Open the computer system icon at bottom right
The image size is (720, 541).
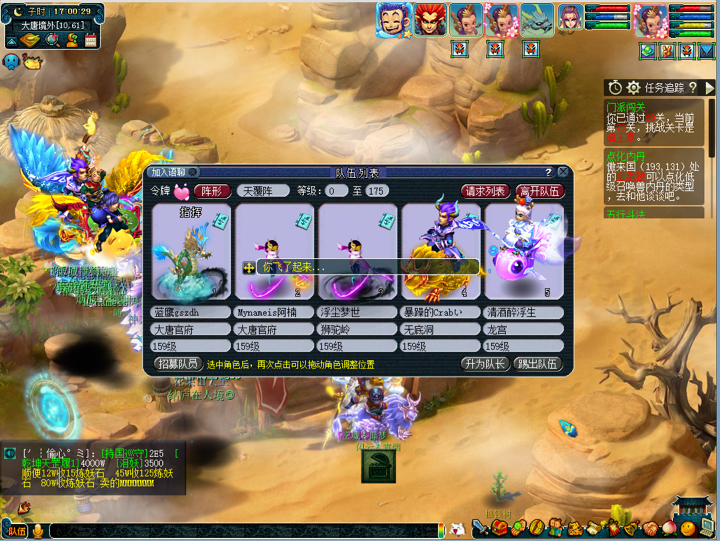pos(706,526)
